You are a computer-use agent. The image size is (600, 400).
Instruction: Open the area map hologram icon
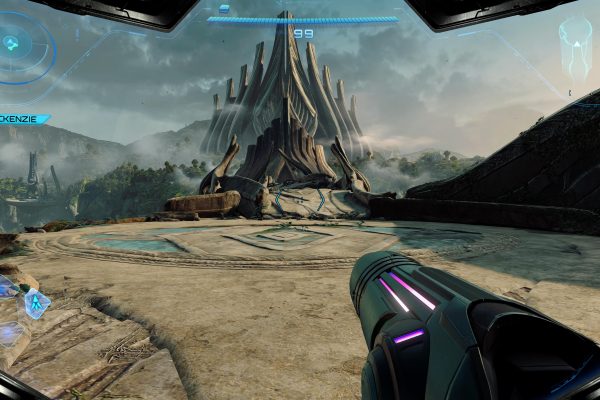pyautogui.click(x=577, y=44)
